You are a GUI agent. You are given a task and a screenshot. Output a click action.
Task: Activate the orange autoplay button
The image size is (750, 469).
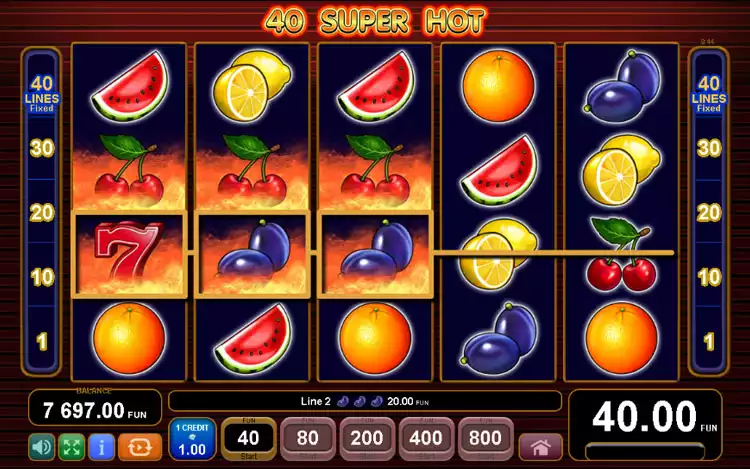139,446
